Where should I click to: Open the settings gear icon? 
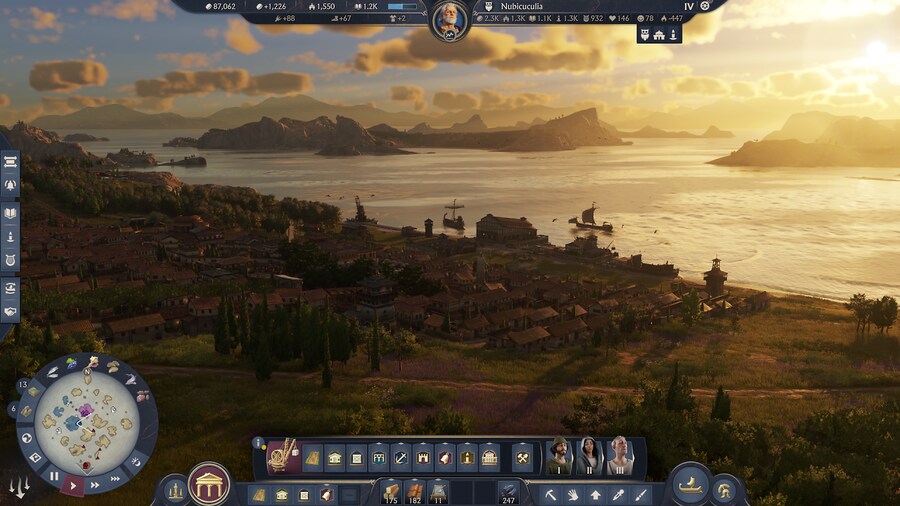coord(705,6)
